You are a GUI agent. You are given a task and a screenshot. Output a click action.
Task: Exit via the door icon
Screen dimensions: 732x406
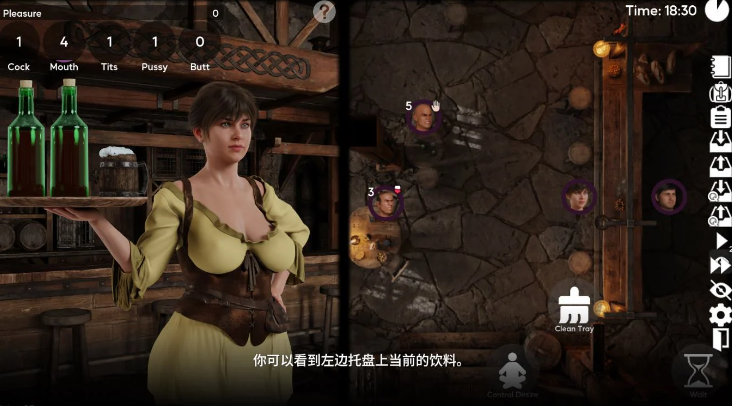(720, 340)
